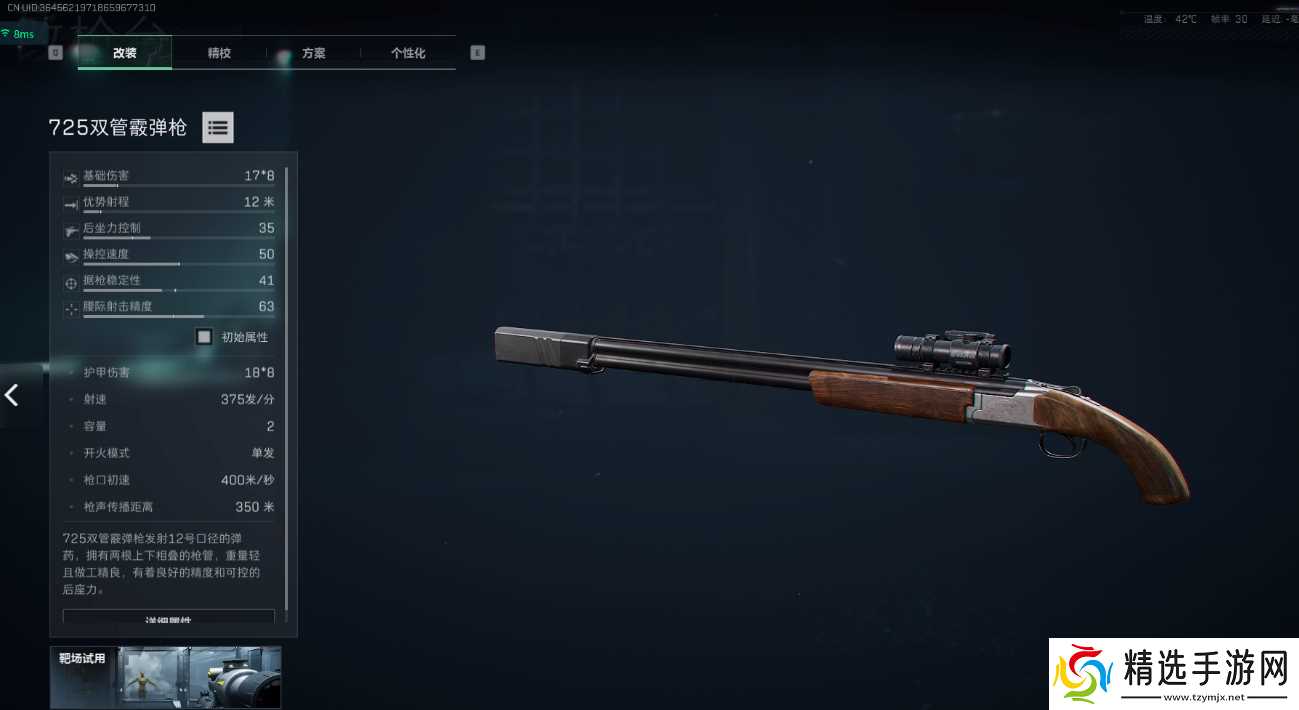Open the 精校 tab

219,53
